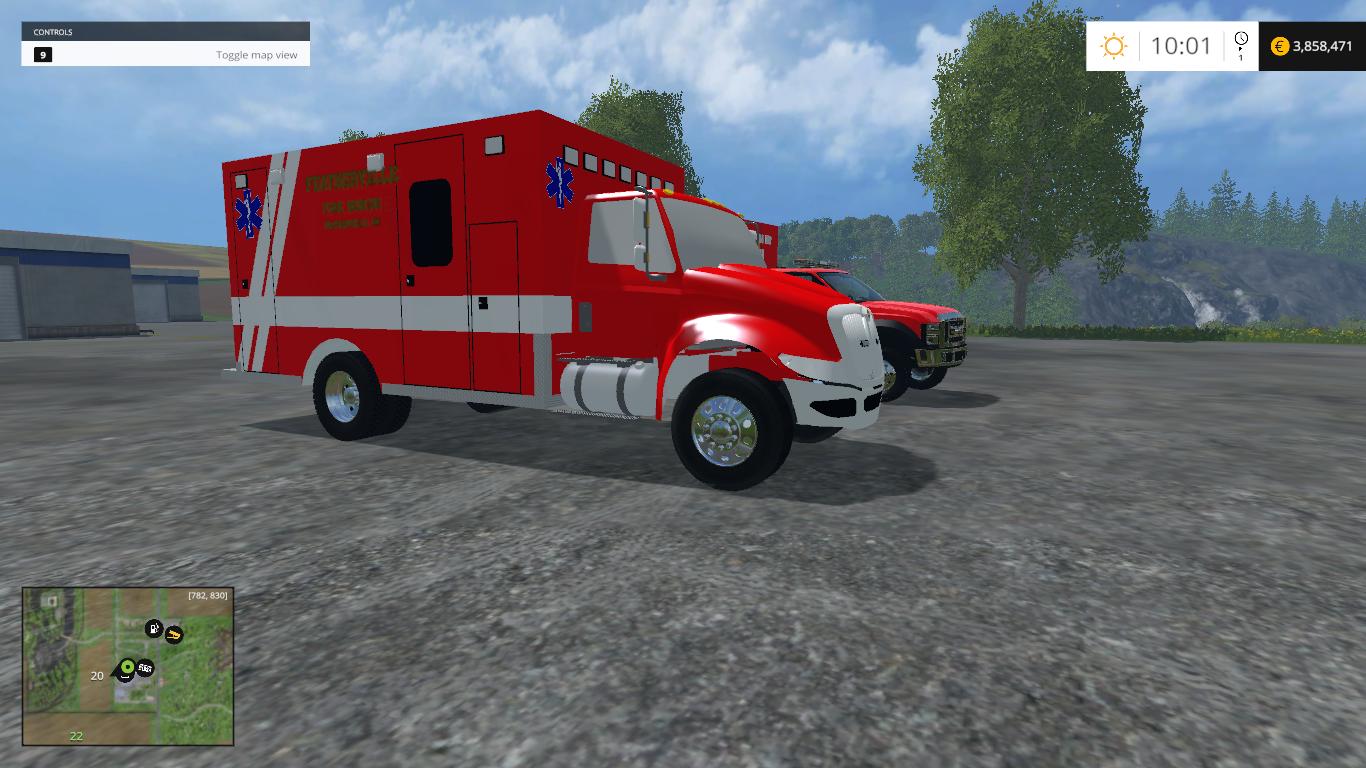This screenshot has width=1366, height=768.
Task: Select the fuel station marker on the minimap
Action: 154,629
